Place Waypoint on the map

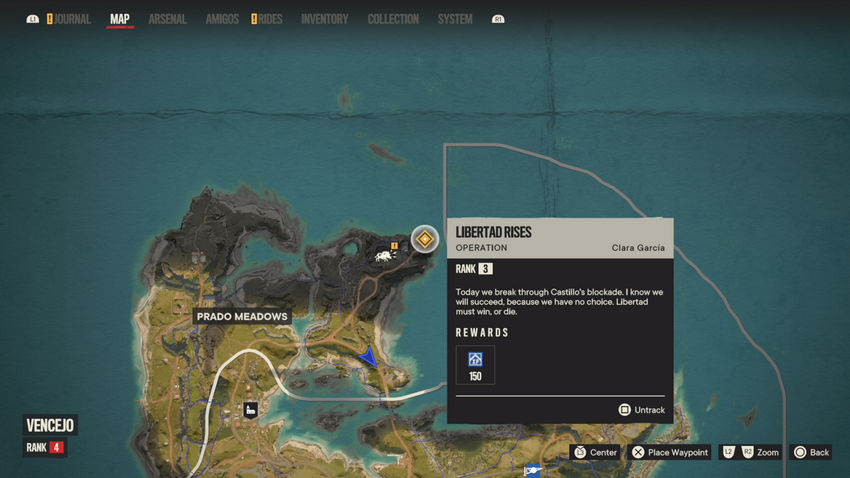pyautogui.click(x=670, y=452)
